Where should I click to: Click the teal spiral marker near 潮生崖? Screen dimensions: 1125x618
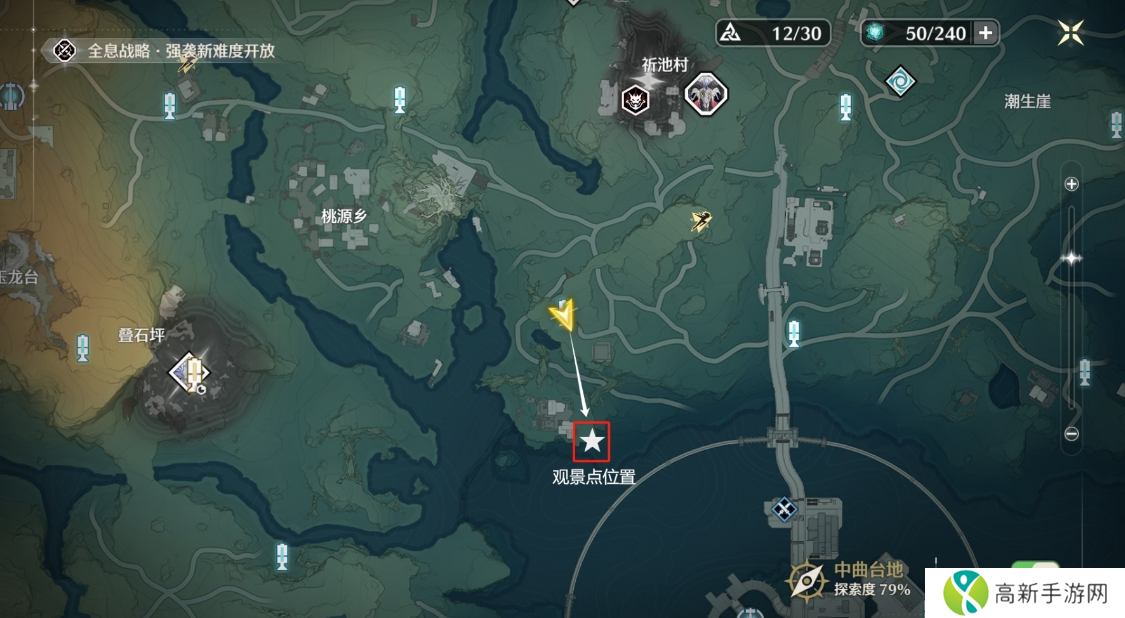coord(900,81)
